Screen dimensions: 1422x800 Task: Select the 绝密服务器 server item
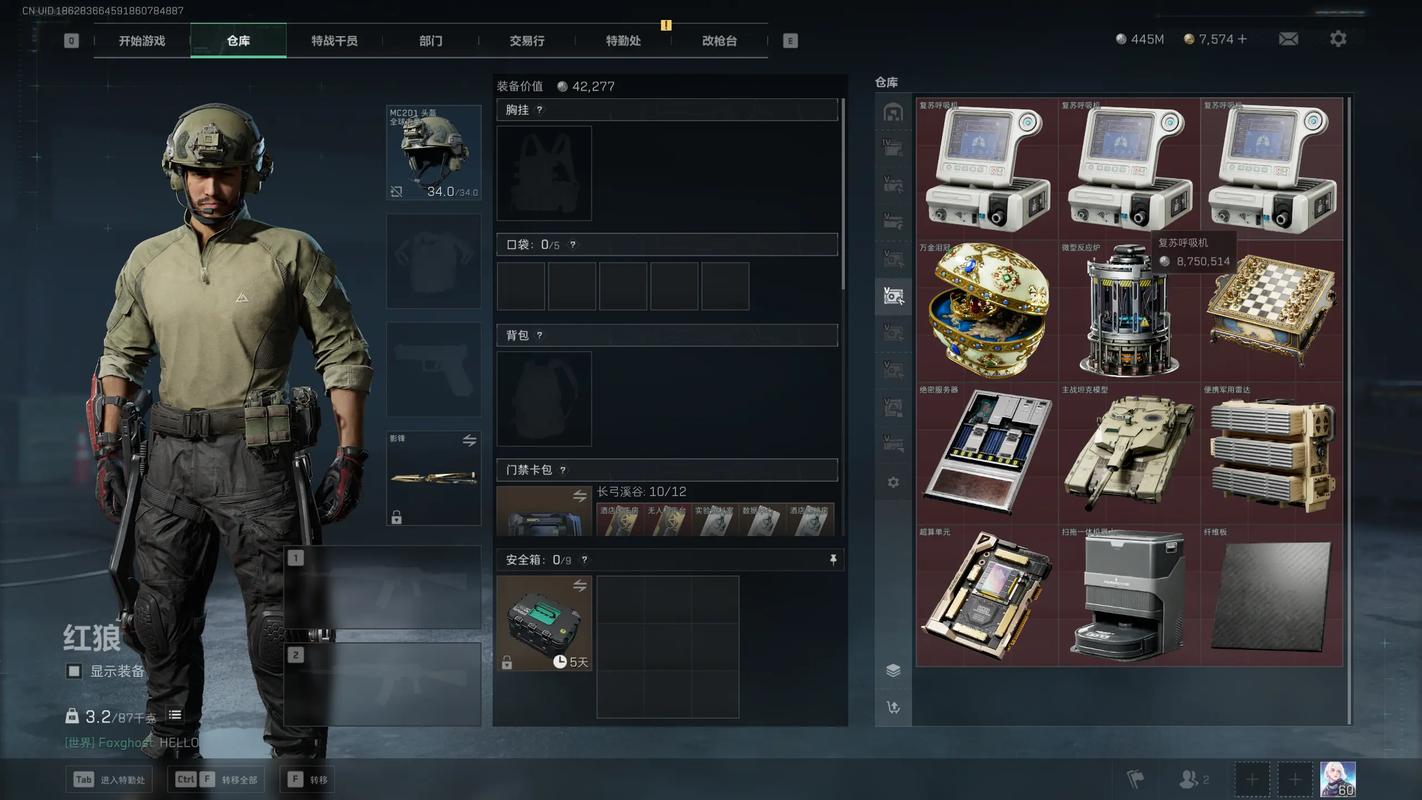pyautogui.click(x=986, y=452)
